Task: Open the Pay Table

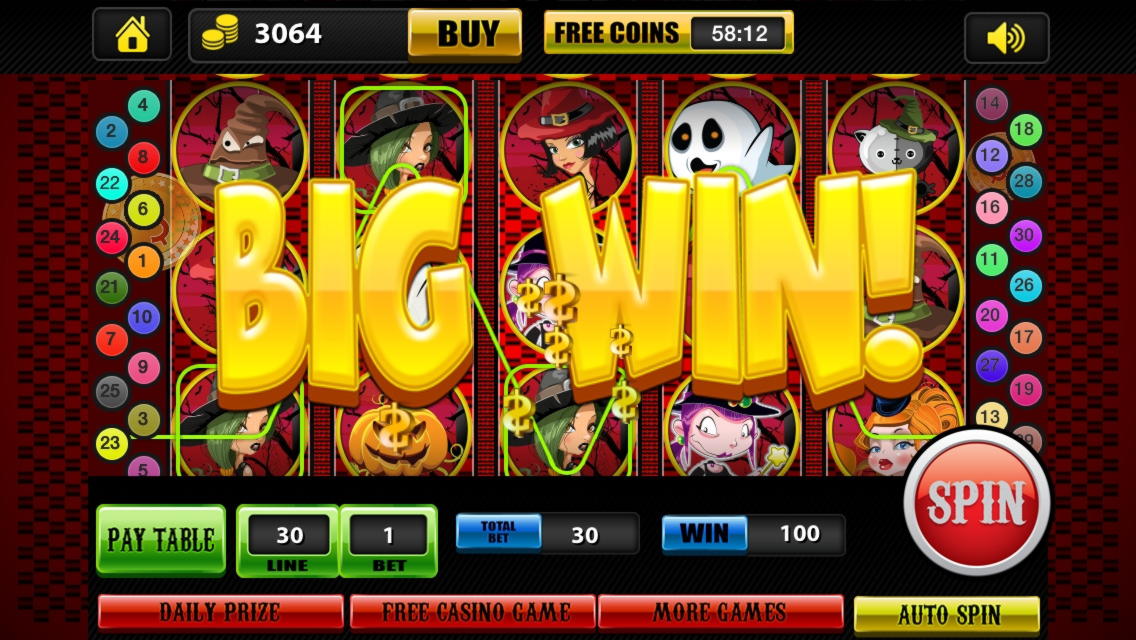Action: 161,540
